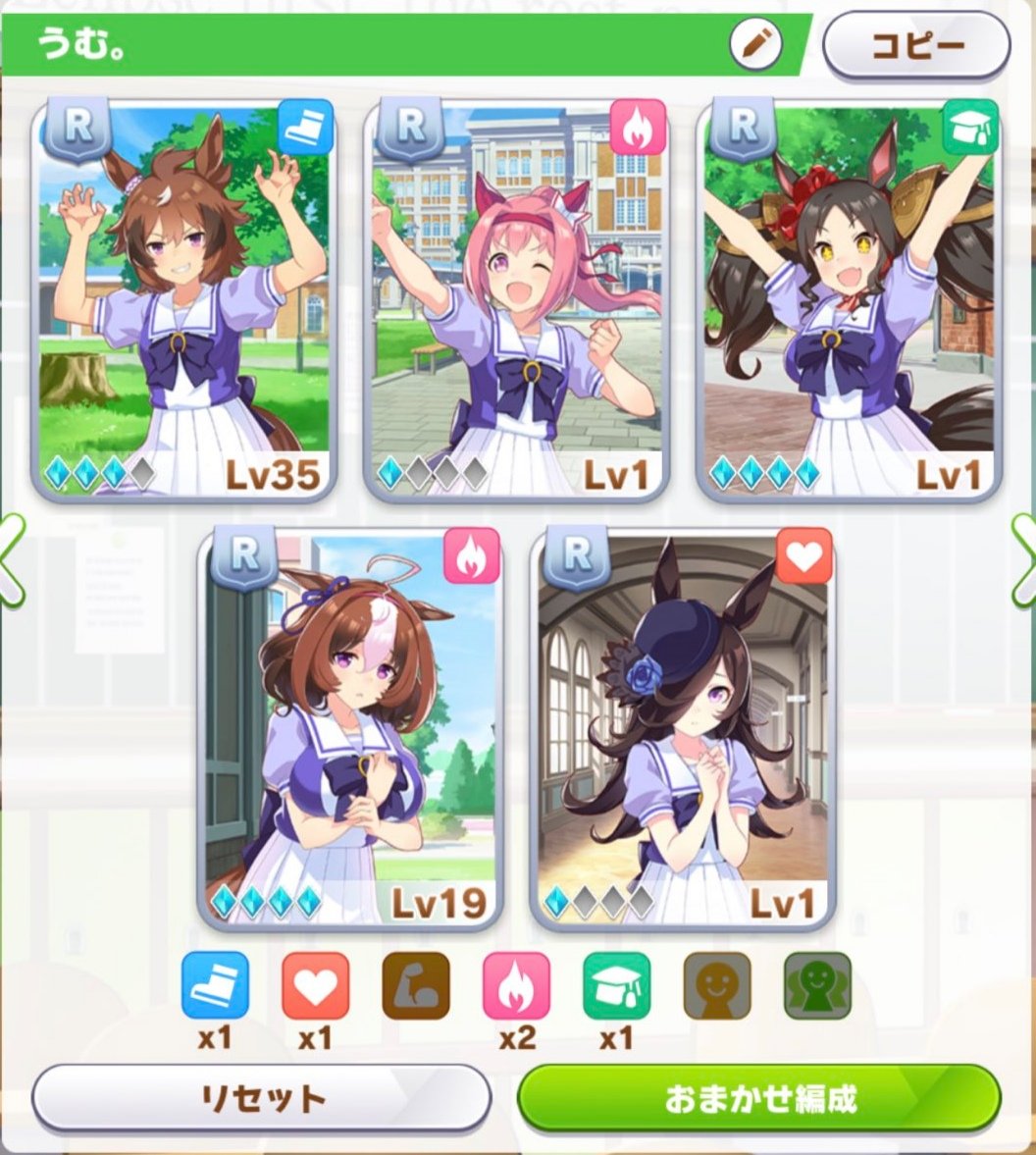Screen dimensions: 1036x1155
Task: Click the brown smiling friend type icon
Action: [717, 986]
